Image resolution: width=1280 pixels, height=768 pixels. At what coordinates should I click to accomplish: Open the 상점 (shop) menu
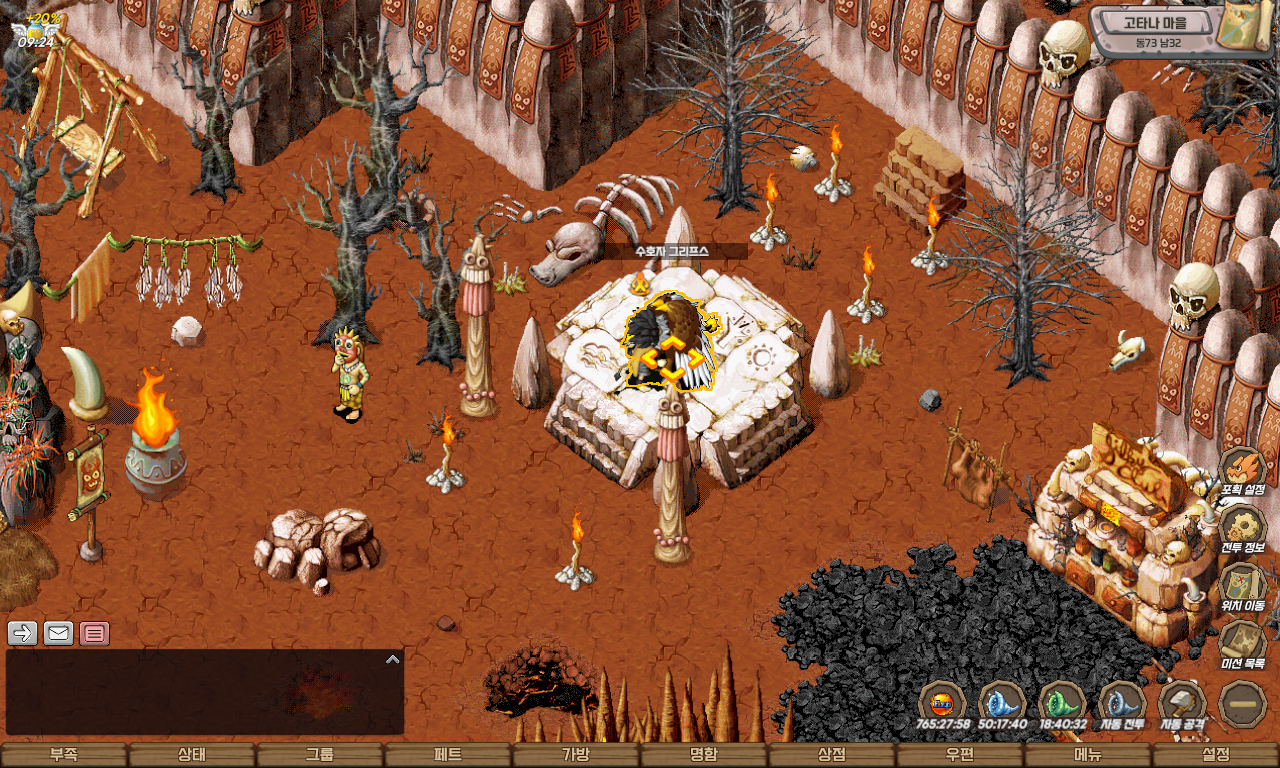(832, 755)
